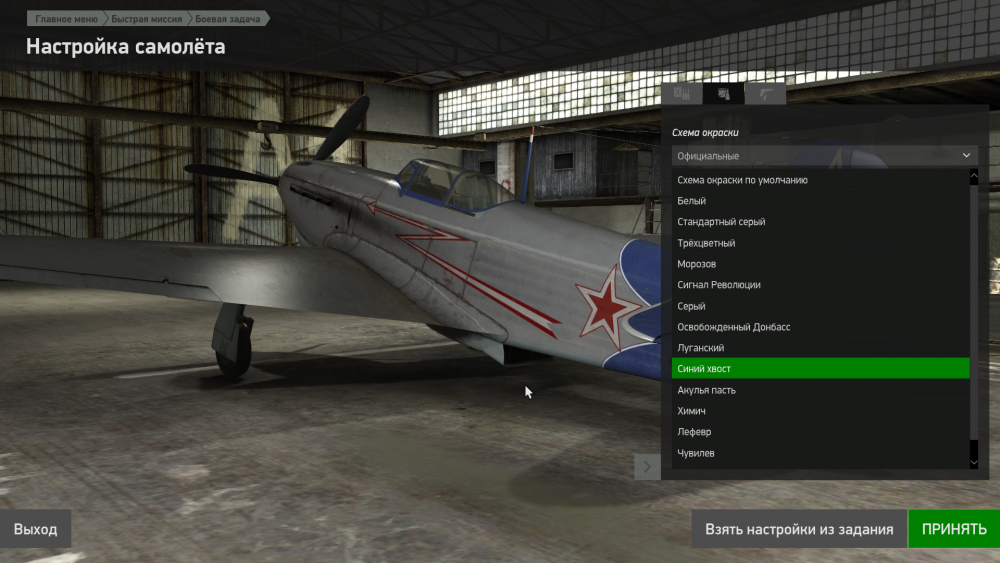This screenshot has width=1000, height=563.
Task: Choose the Белый paint scheme
Action: pos(692,201)
